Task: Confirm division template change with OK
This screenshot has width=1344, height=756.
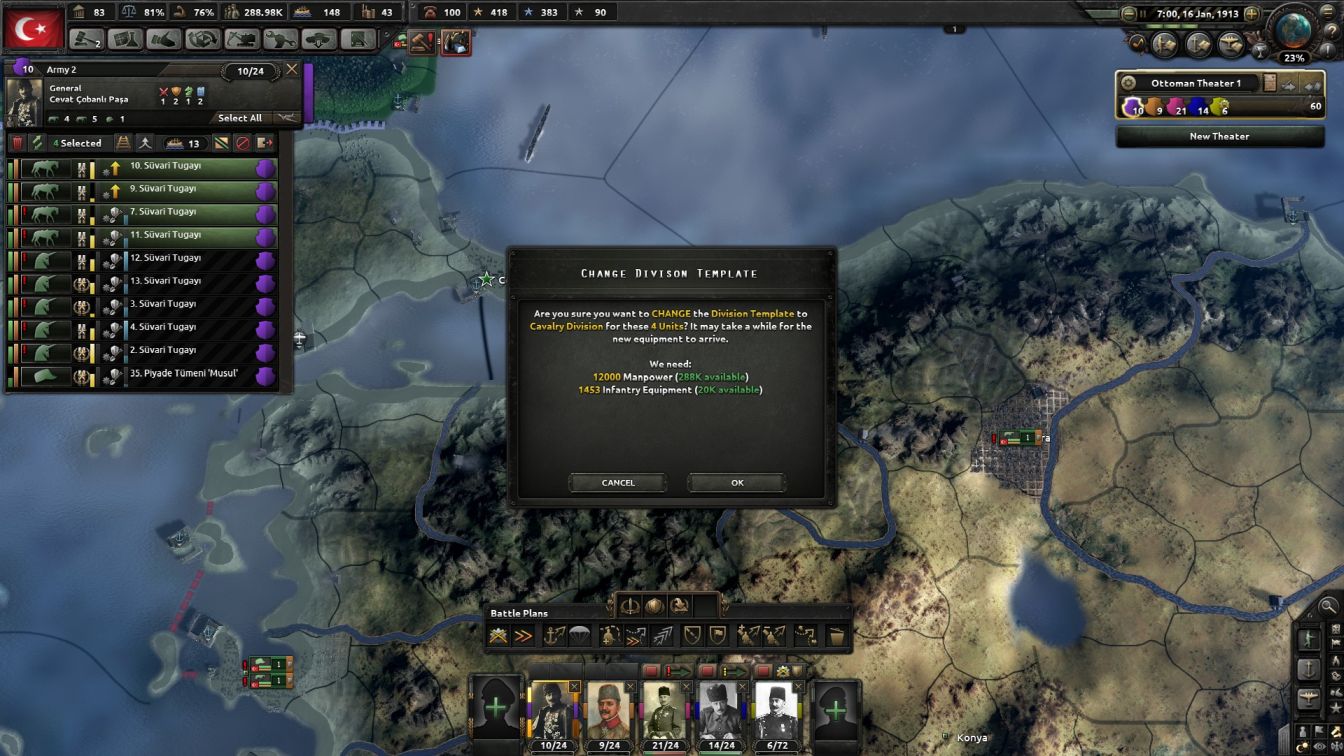Action: pos(736,482)
